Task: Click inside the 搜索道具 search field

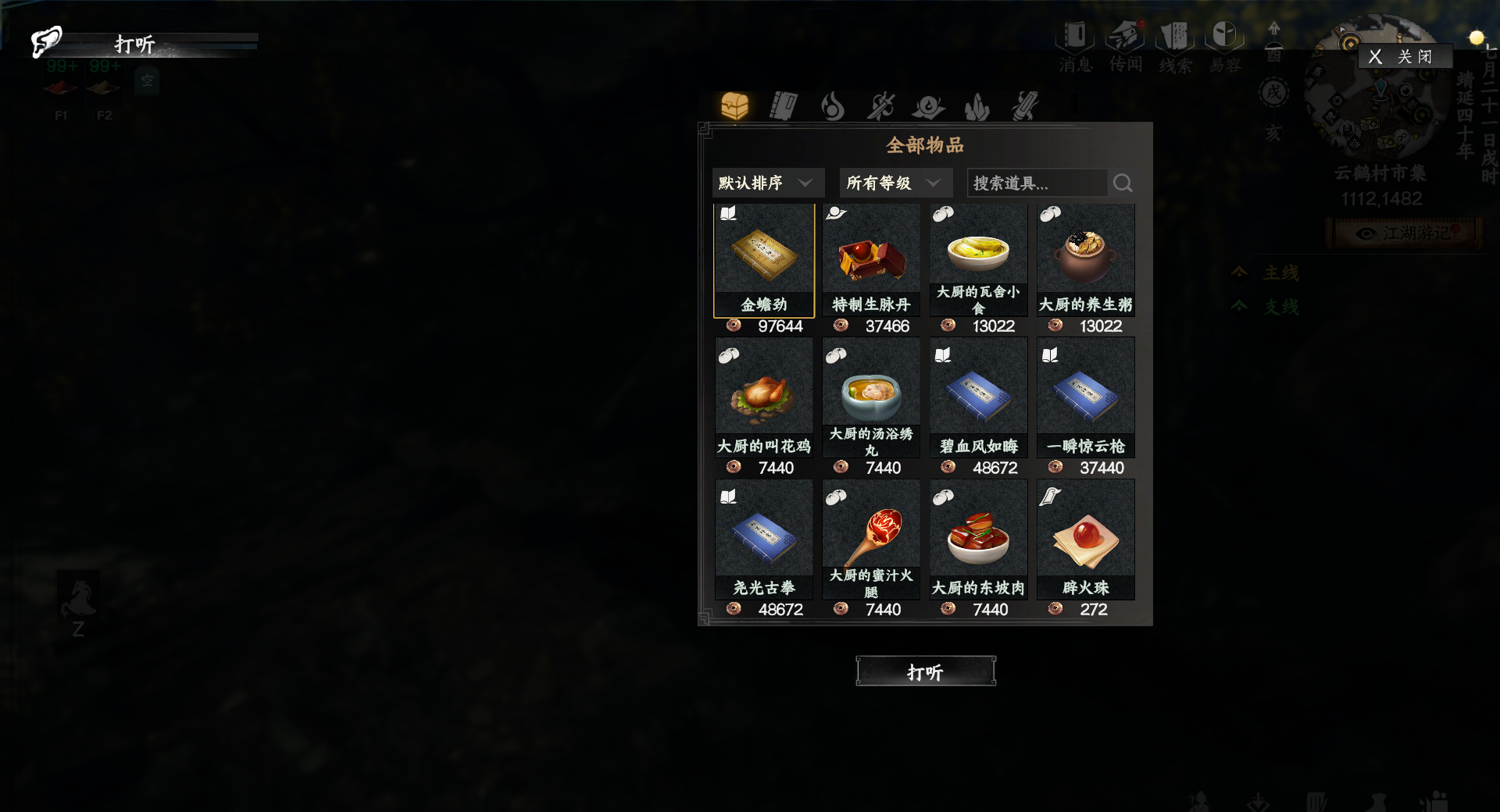Action: [1035, 182]
